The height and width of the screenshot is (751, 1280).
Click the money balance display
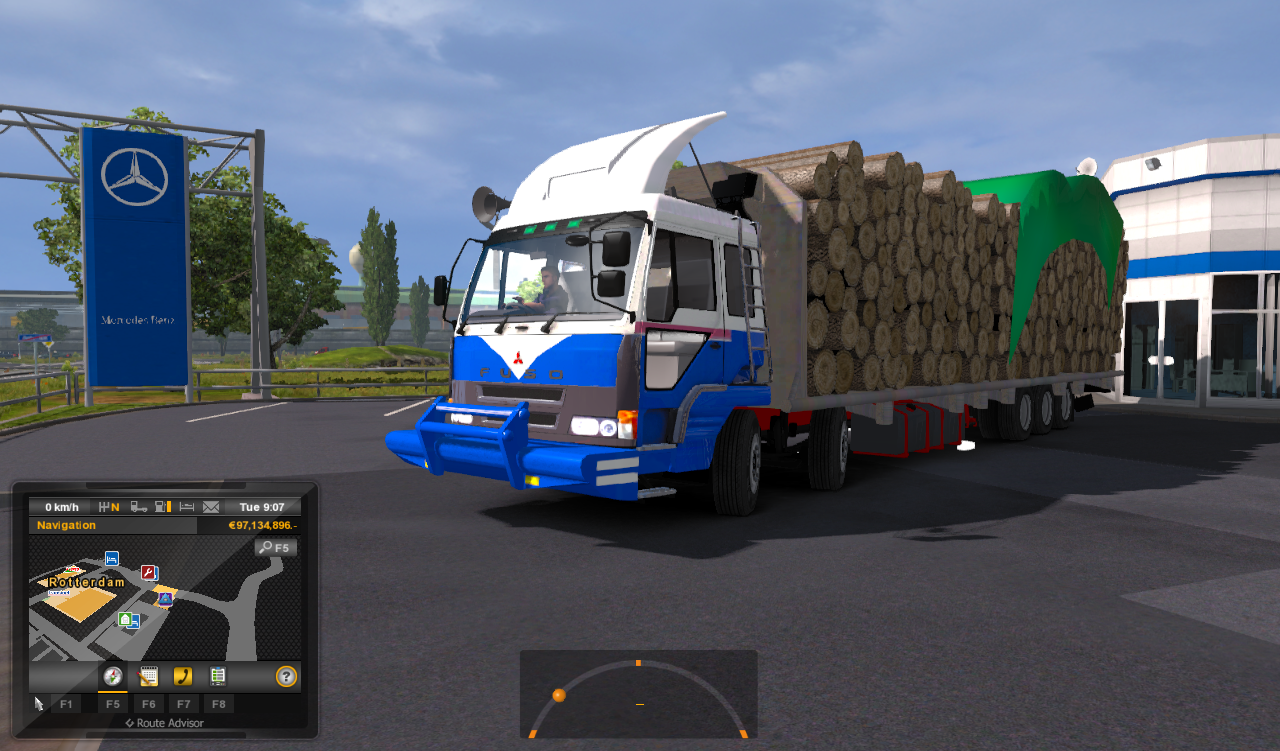(263, 525)
